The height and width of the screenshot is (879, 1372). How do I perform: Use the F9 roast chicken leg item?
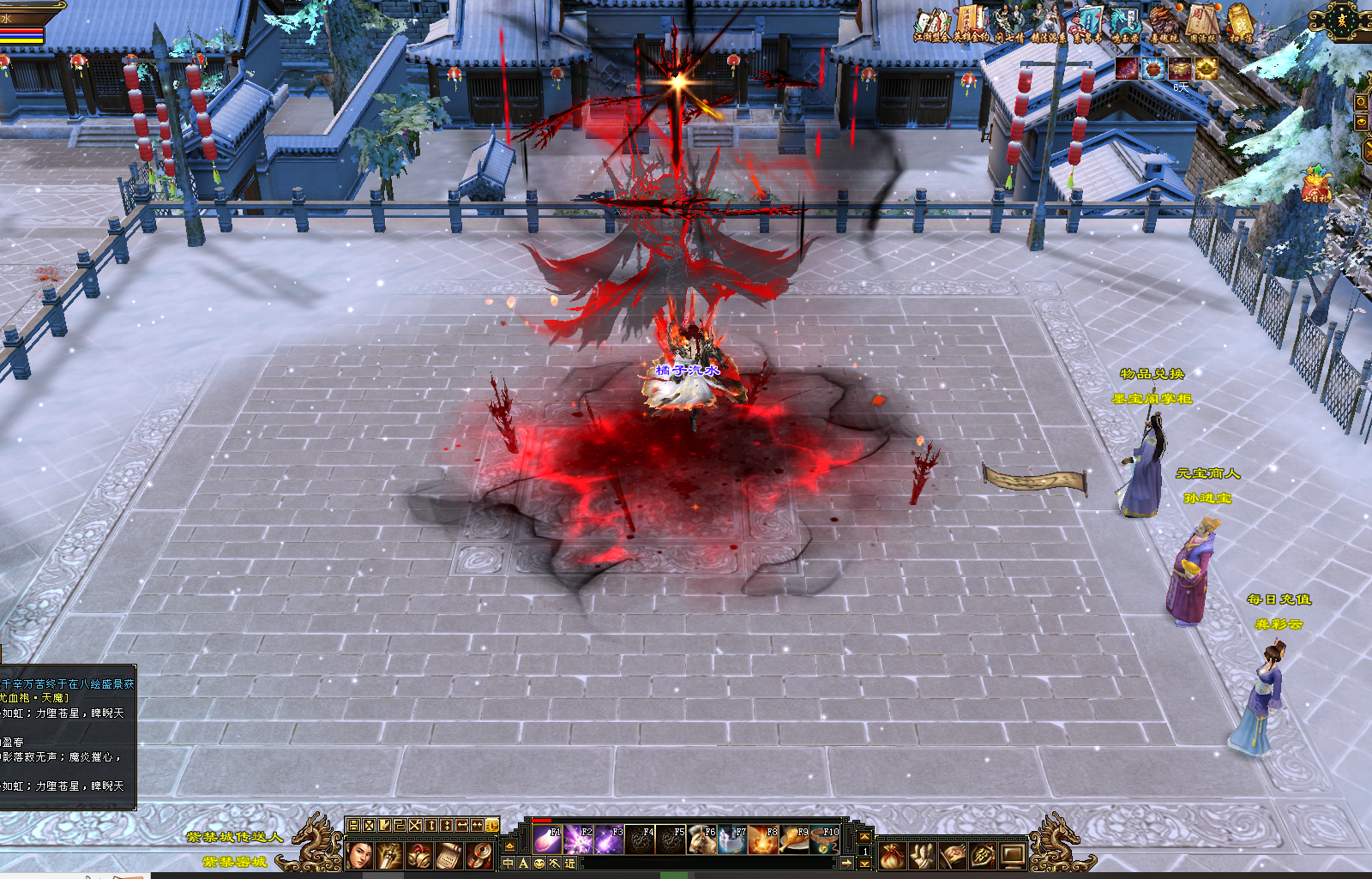coord(794,840)
